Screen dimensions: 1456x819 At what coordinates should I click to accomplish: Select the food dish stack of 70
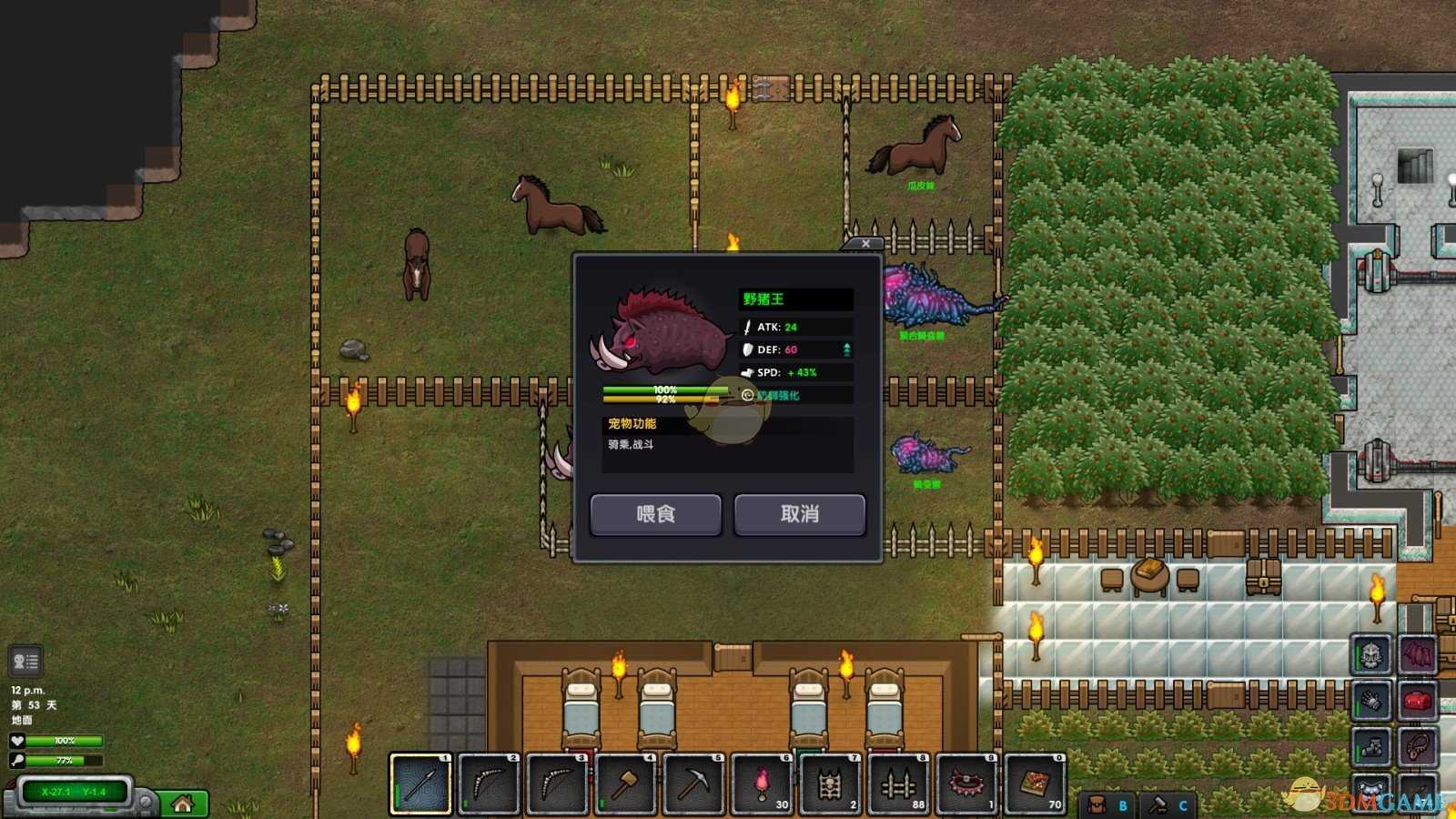(x=1035, y=784)
